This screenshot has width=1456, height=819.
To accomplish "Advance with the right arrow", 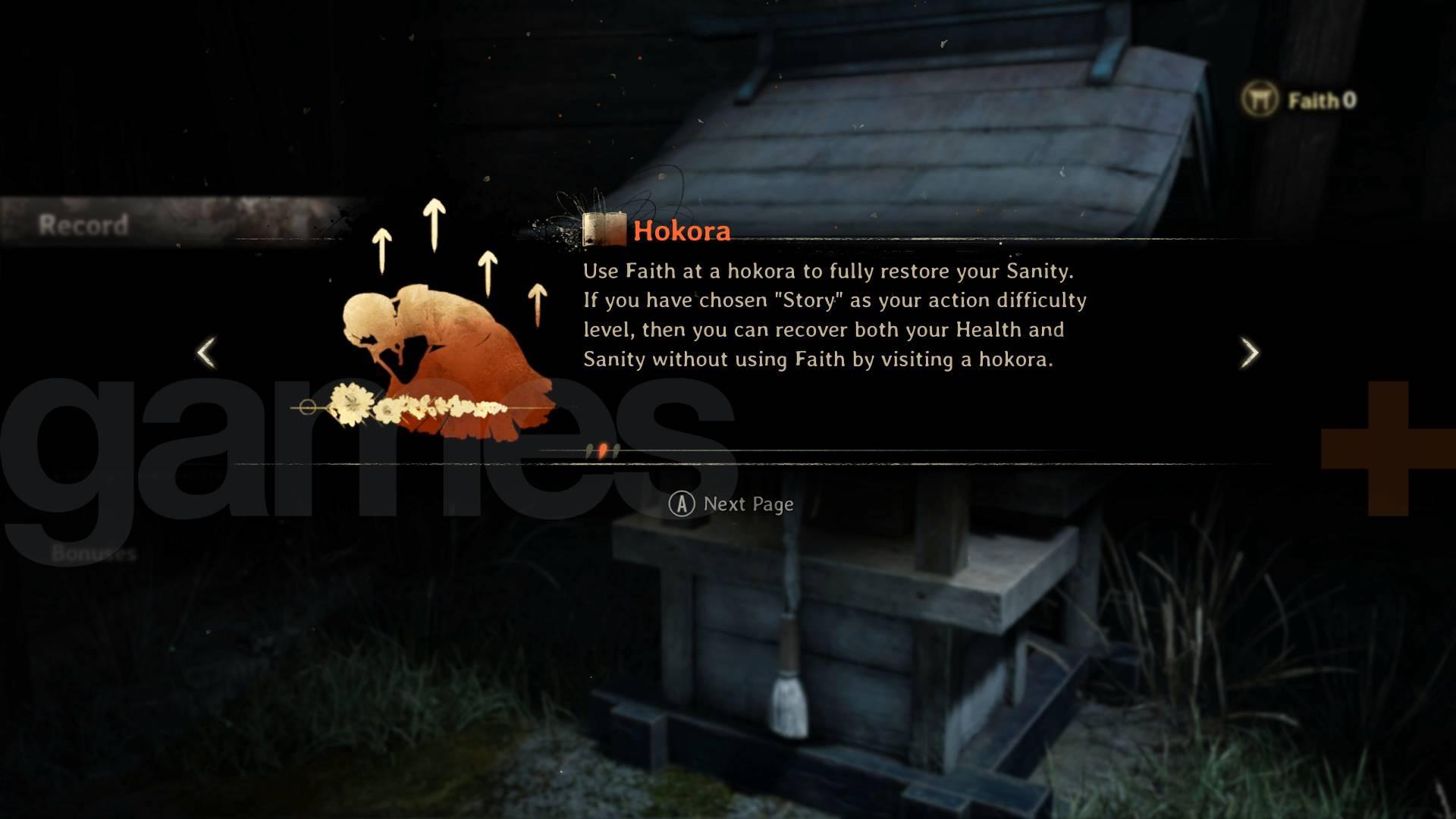I will pos(1249,353).
